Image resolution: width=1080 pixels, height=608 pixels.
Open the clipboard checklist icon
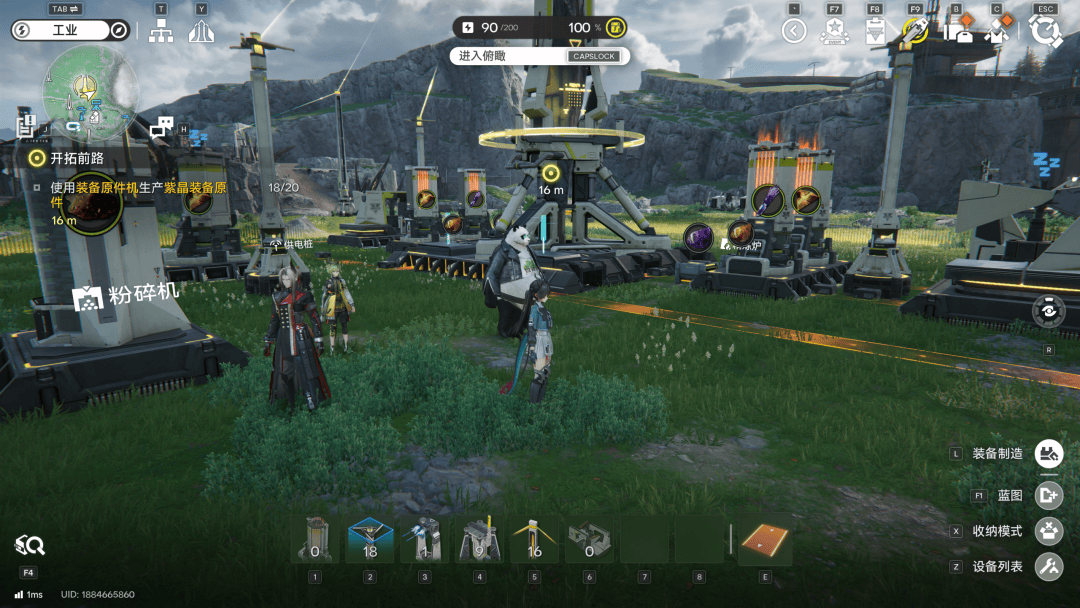pos(875,31)
